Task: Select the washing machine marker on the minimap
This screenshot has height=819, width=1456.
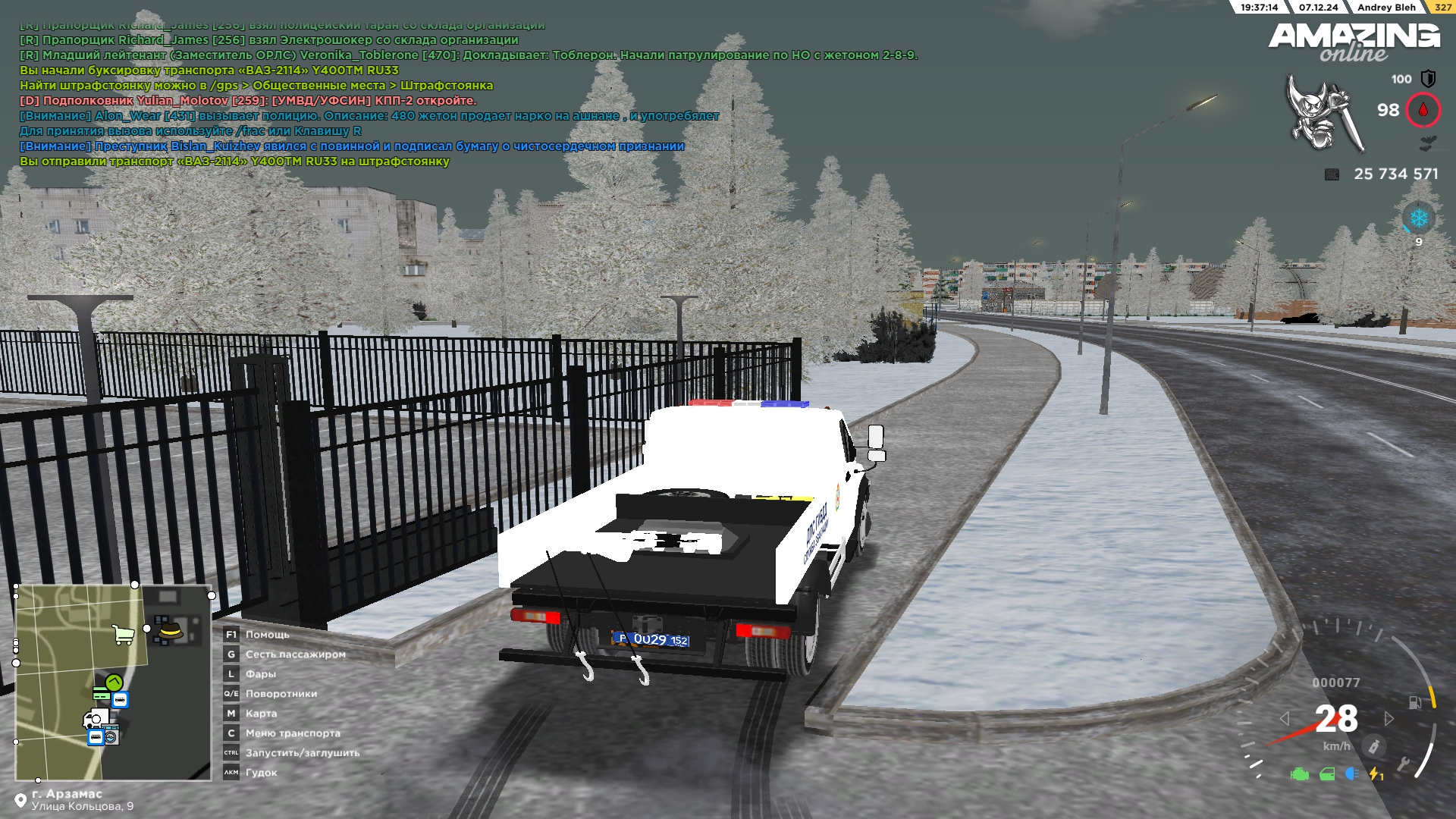Action: 111,736
